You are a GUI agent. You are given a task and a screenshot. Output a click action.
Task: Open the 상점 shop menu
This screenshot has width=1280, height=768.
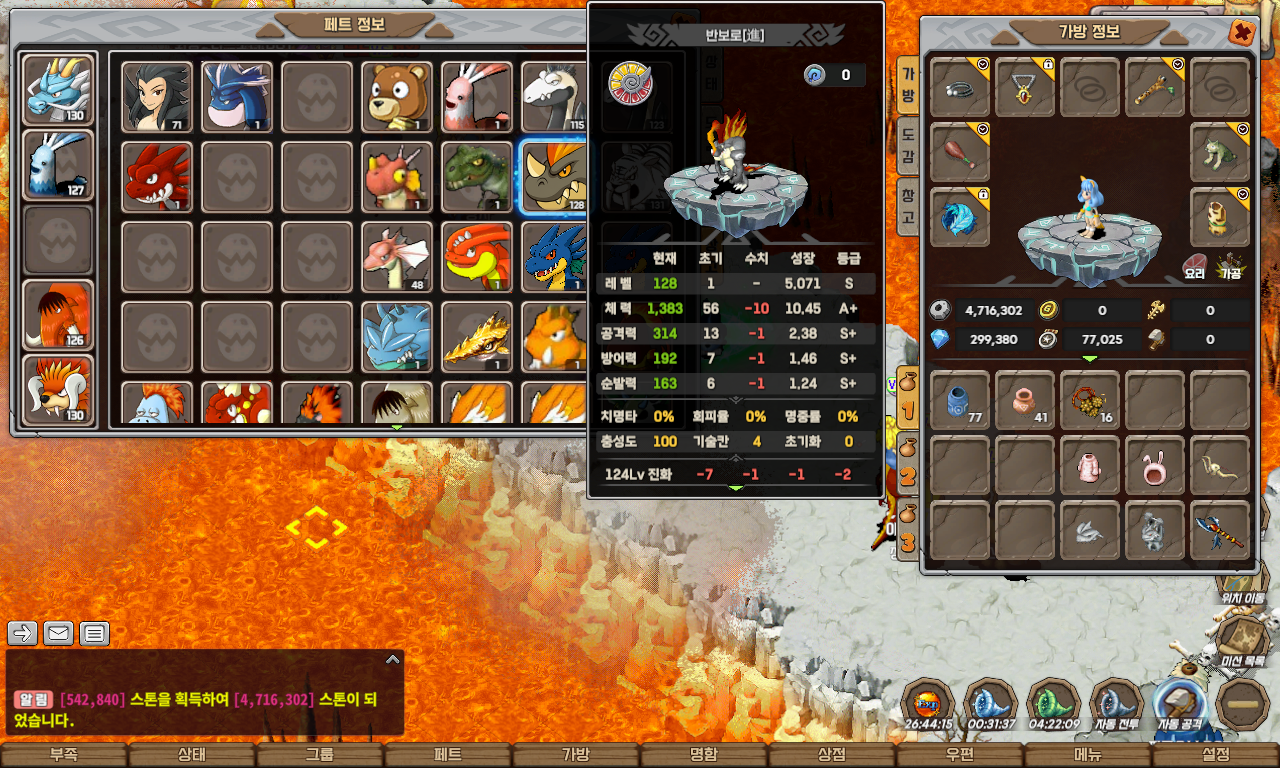[831, 755]
